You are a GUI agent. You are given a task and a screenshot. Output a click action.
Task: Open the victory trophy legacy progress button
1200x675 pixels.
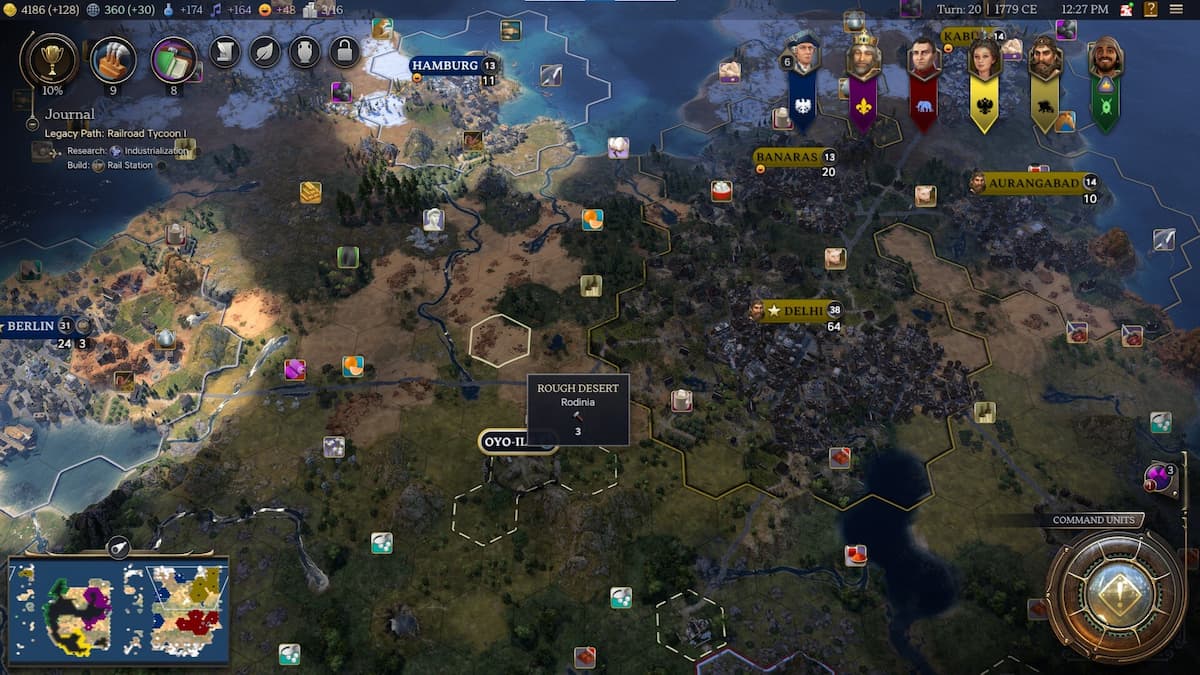47,58
